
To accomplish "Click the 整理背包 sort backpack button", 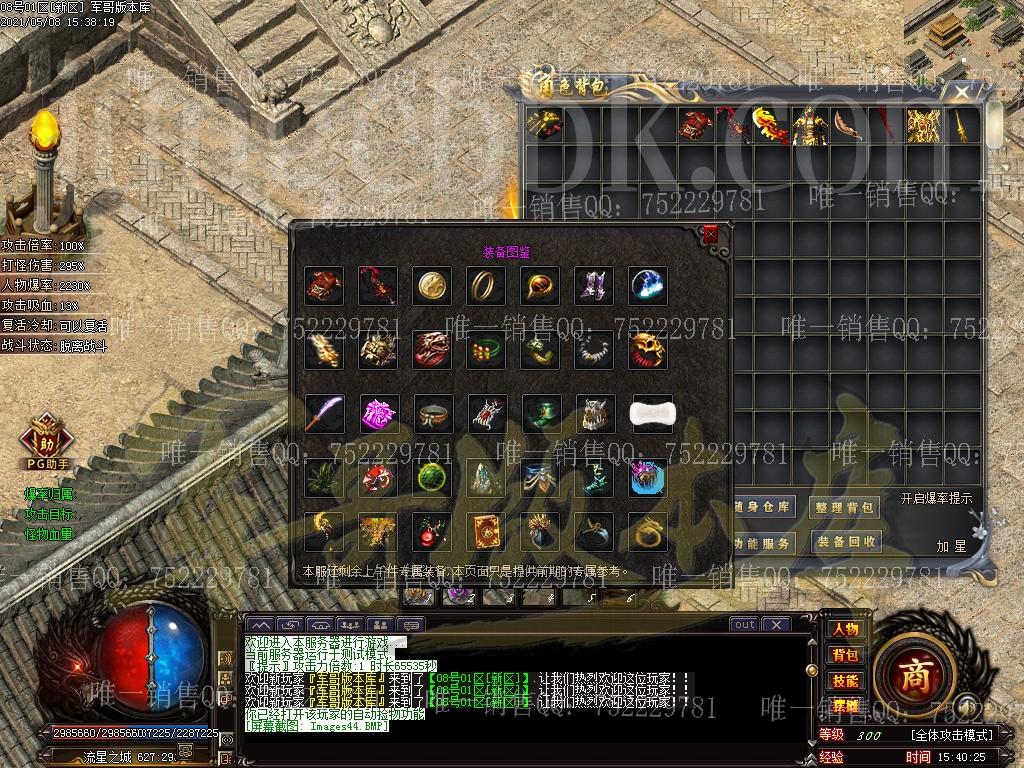I will [845, 507].
